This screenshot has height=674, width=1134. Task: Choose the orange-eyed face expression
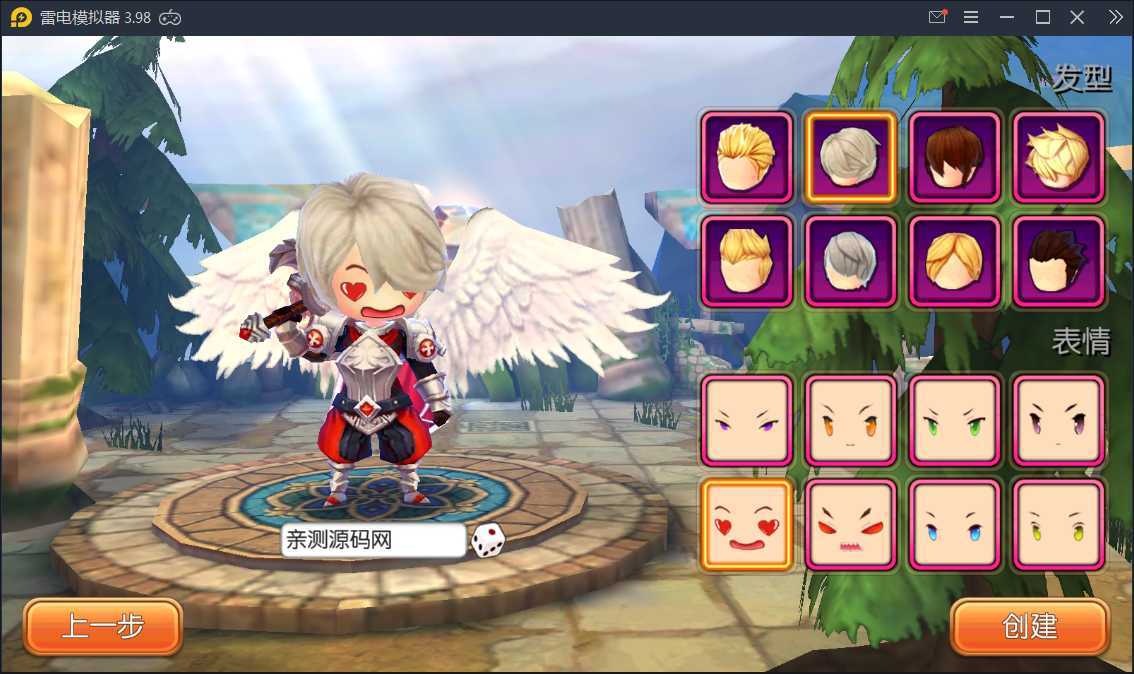[x=850, y=421]
